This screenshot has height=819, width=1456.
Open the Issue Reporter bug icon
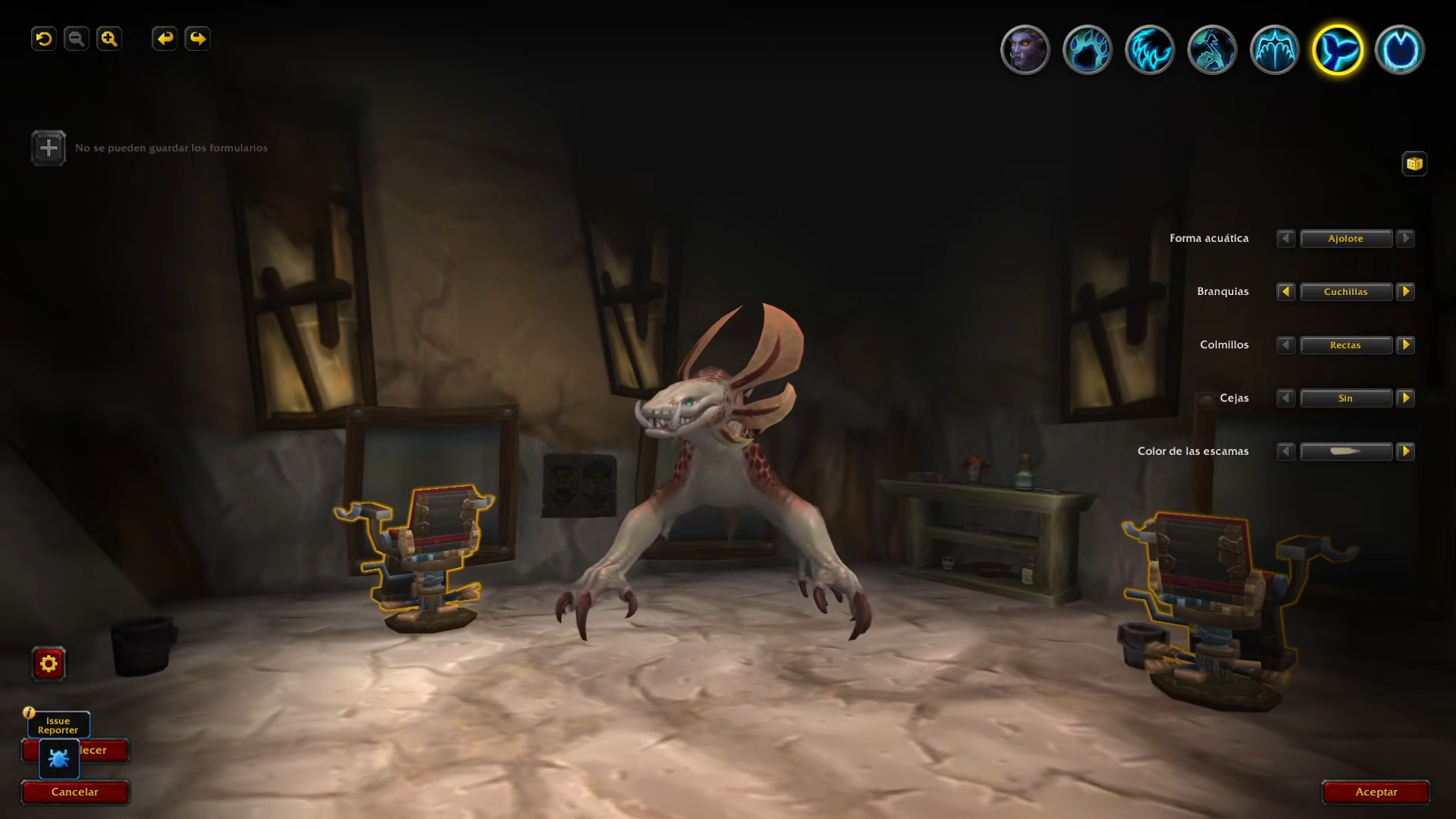[59, 758]
